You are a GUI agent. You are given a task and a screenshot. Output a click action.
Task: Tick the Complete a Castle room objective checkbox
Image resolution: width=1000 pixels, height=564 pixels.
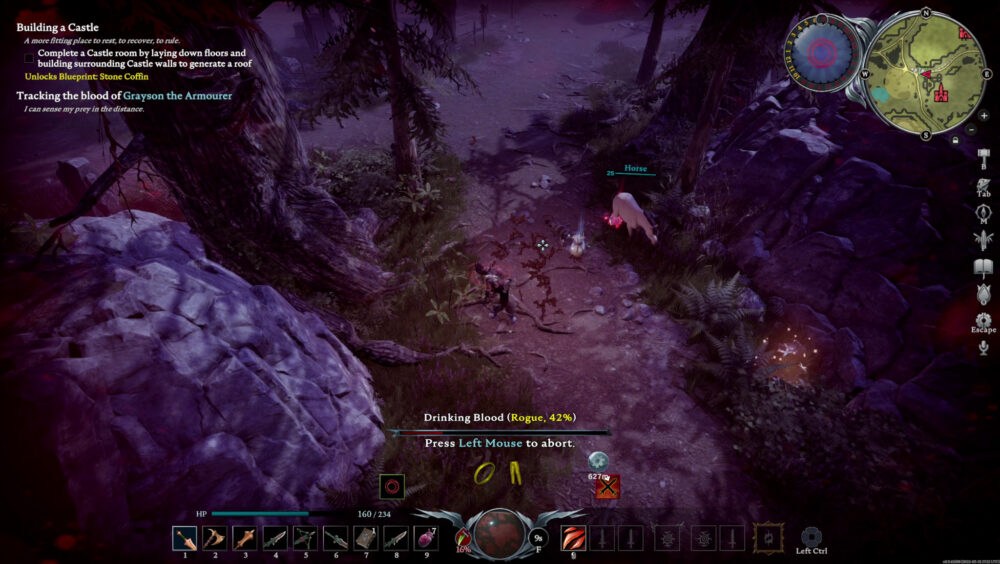(x=30, y=53)
